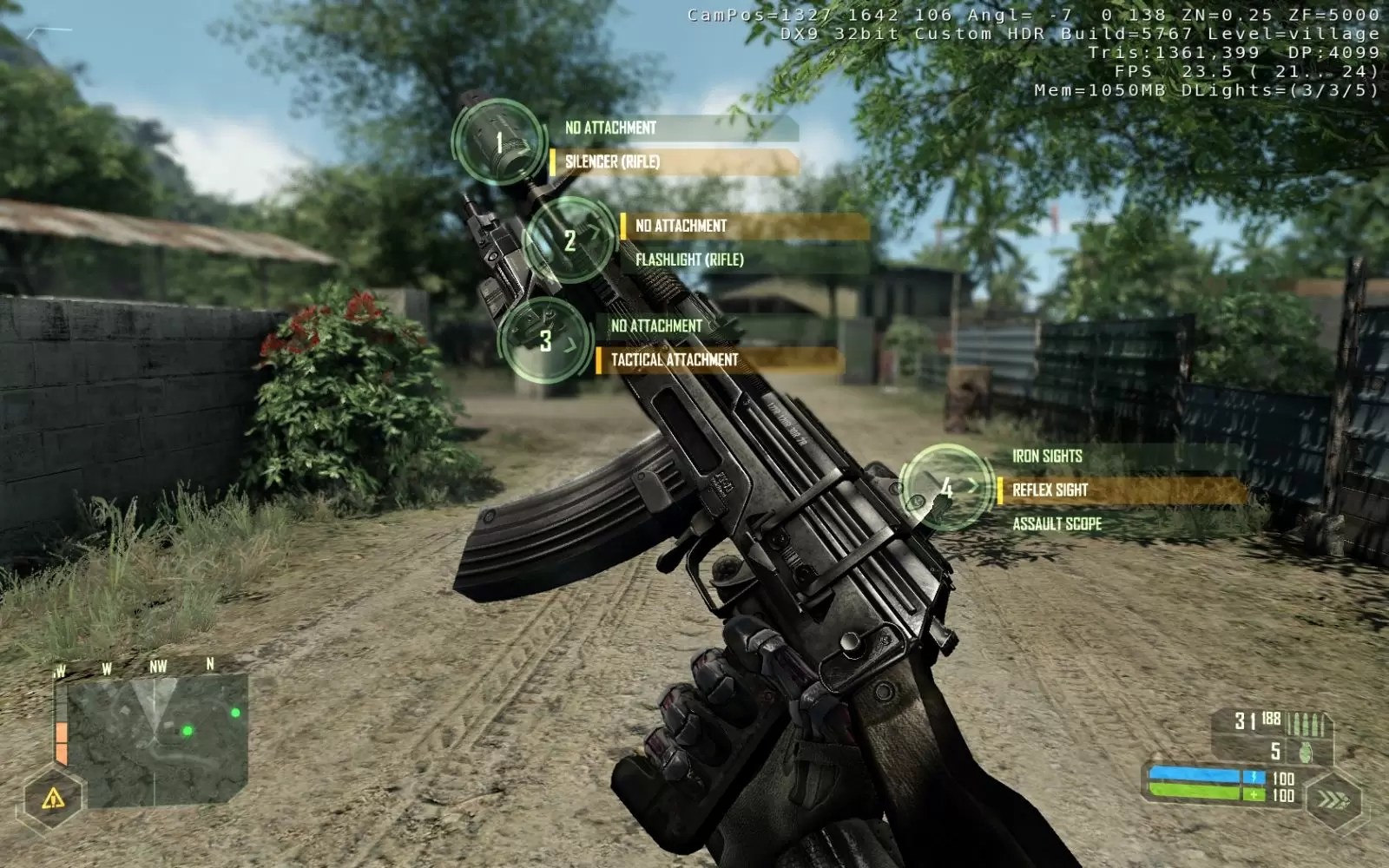Image resolution: width=1389 pixels, height=868 pixels.
Task: Select No Attachment for slot 1
Action: [612, 128]
